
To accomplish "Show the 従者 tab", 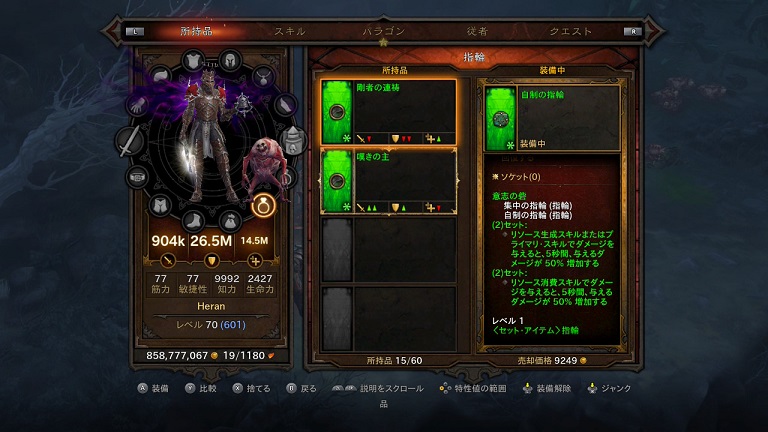I will pos(477,31).
